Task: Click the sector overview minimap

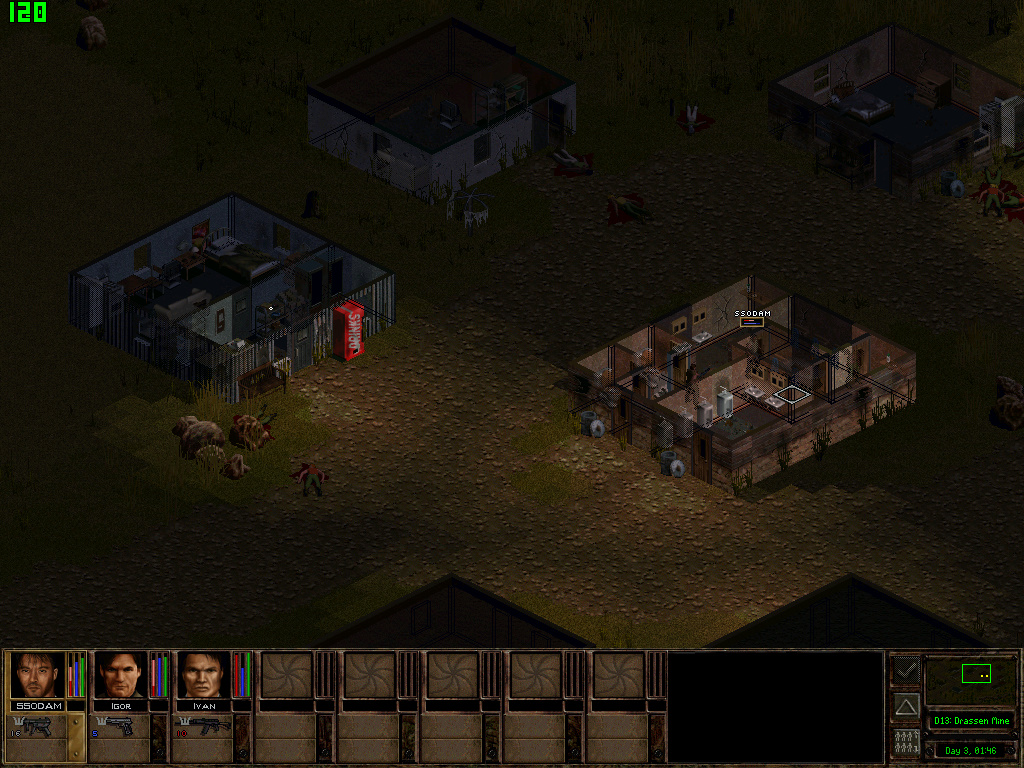Action: click(970, 680)
